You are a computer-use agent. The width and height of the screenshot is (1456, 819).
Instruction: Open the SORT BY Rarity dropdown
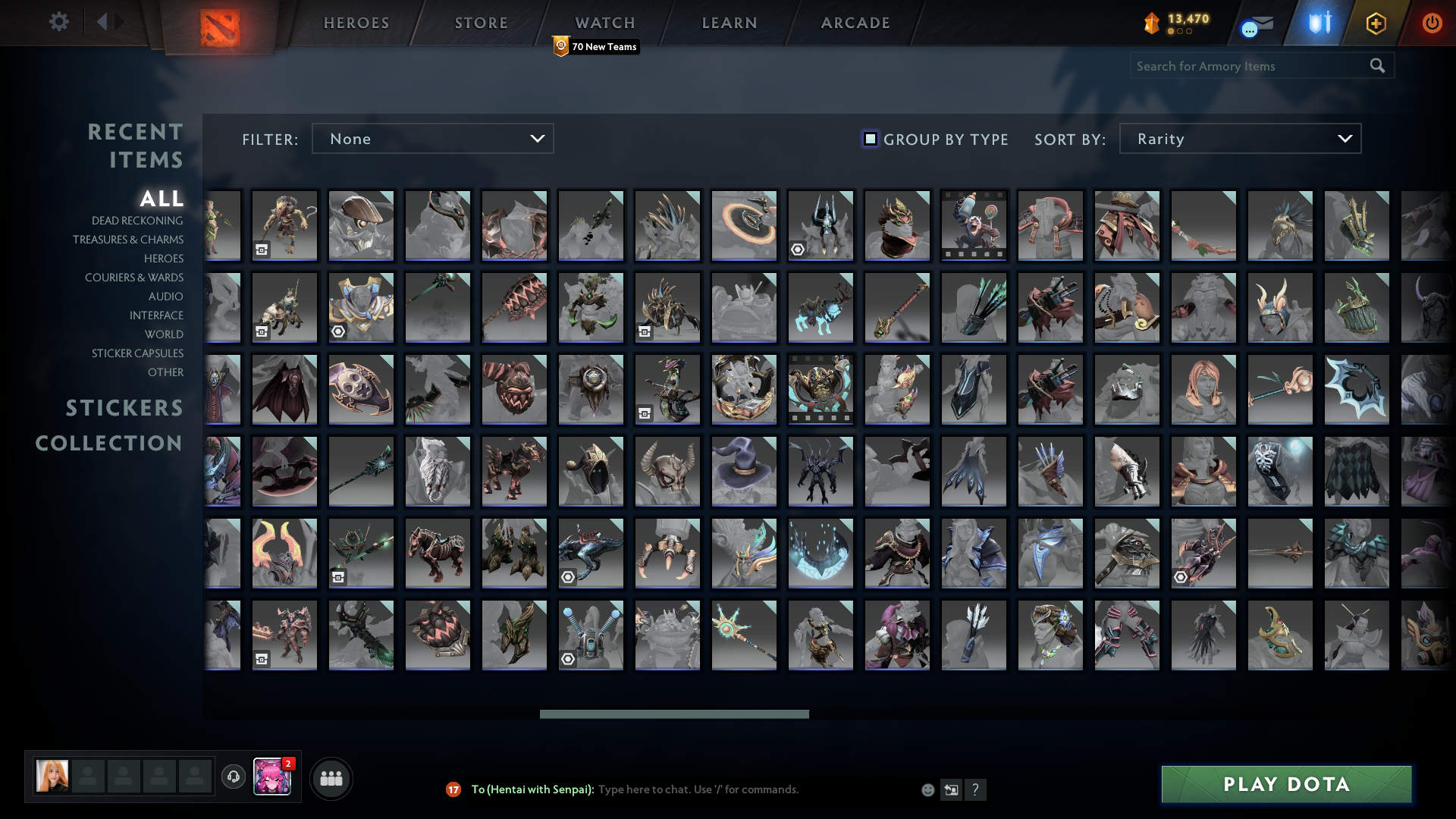coord(1239,139)
